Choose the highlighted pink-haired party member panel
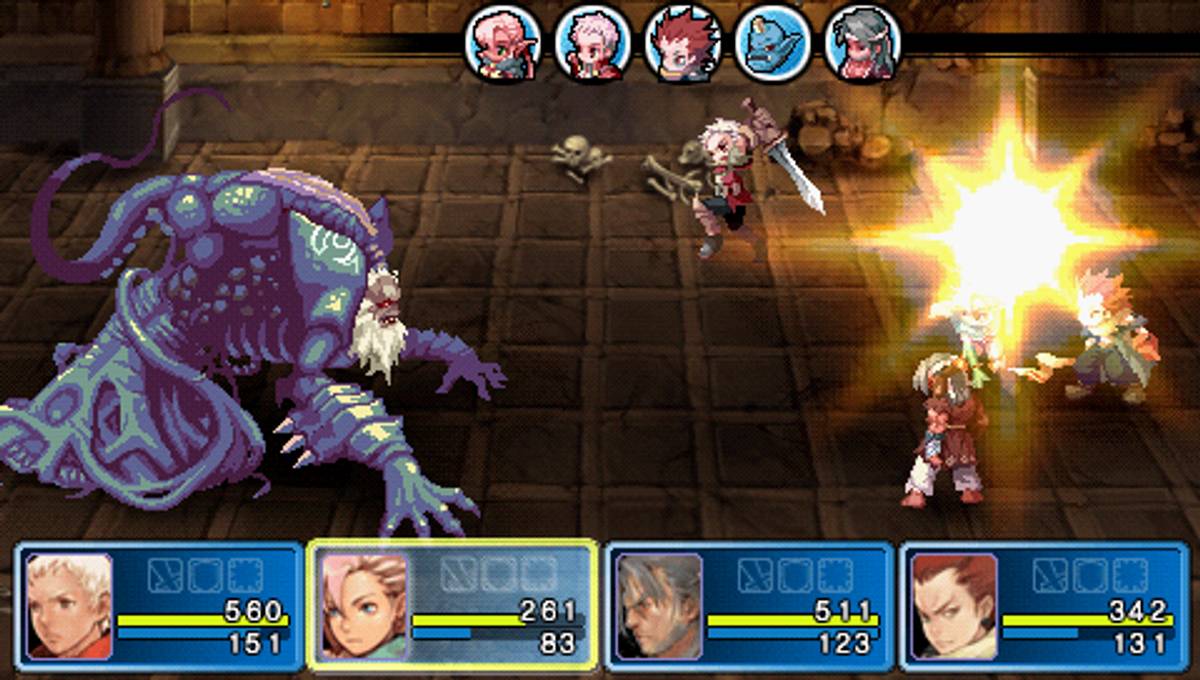This screenshot has height=680, width=1200. click(x=453, y=606)
